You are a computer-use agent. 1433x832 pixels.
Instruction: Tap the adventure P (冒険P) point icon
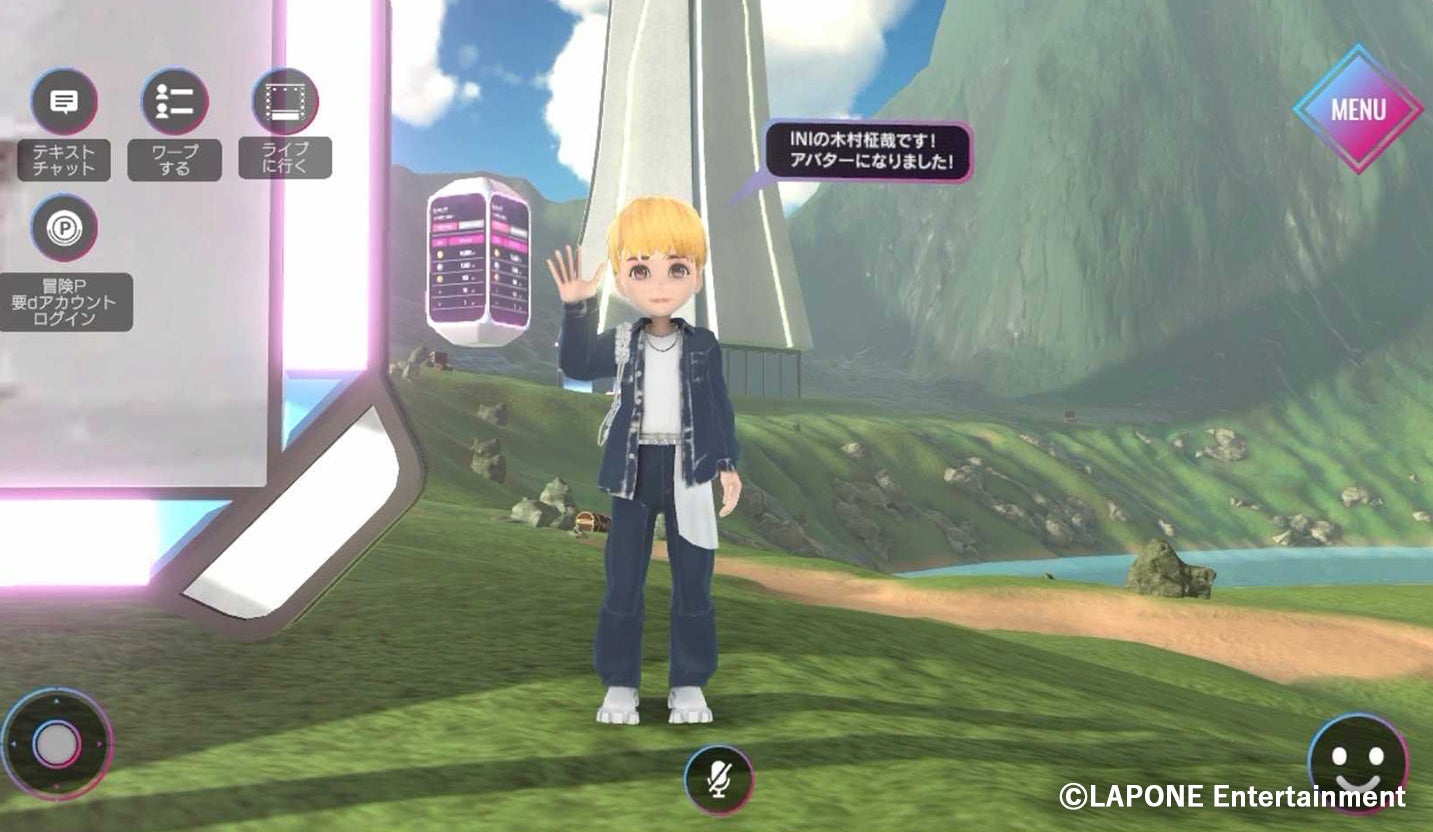(x=64, y=228)
